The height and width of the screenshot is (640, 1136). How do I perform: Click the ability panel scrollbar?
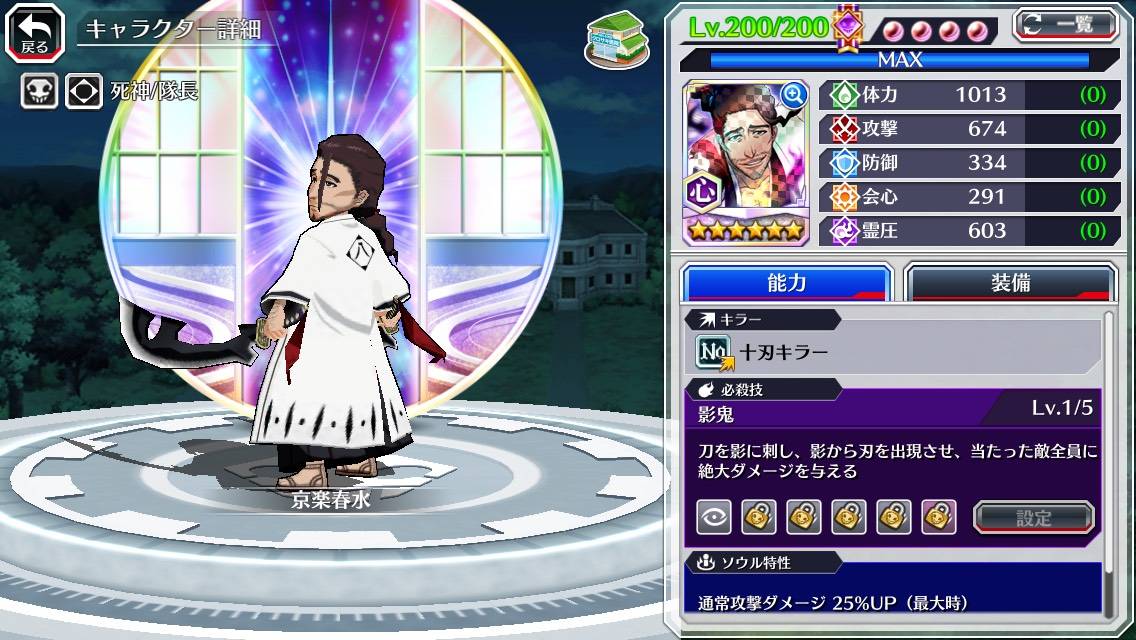coord(1108,465)
